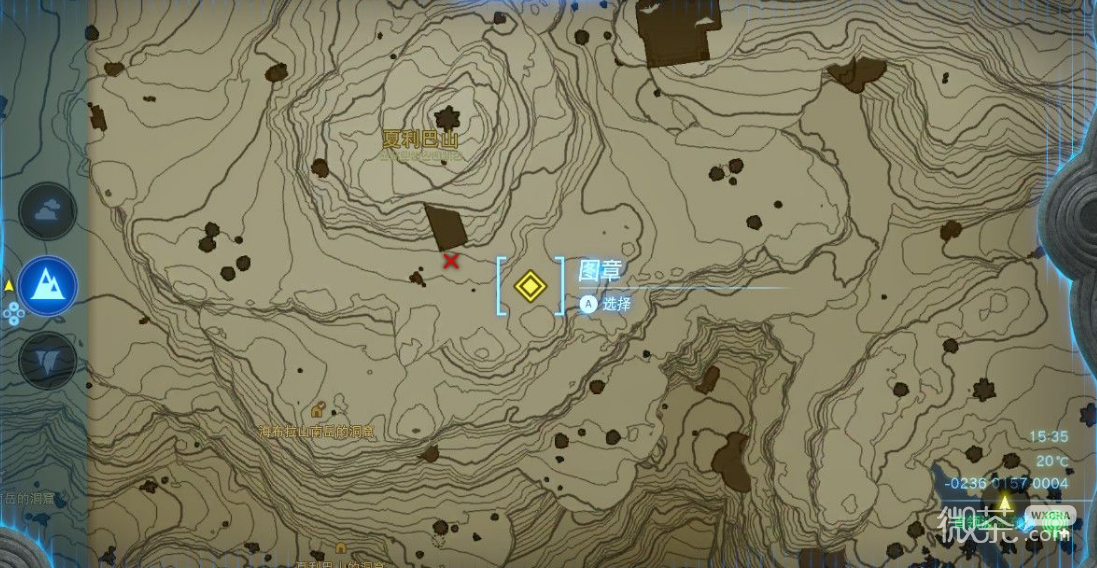The height and width of the screenshot is (568, 1097).
Task: Click the 夏利巴山 mountain name label
Action: tap(423, 140)
